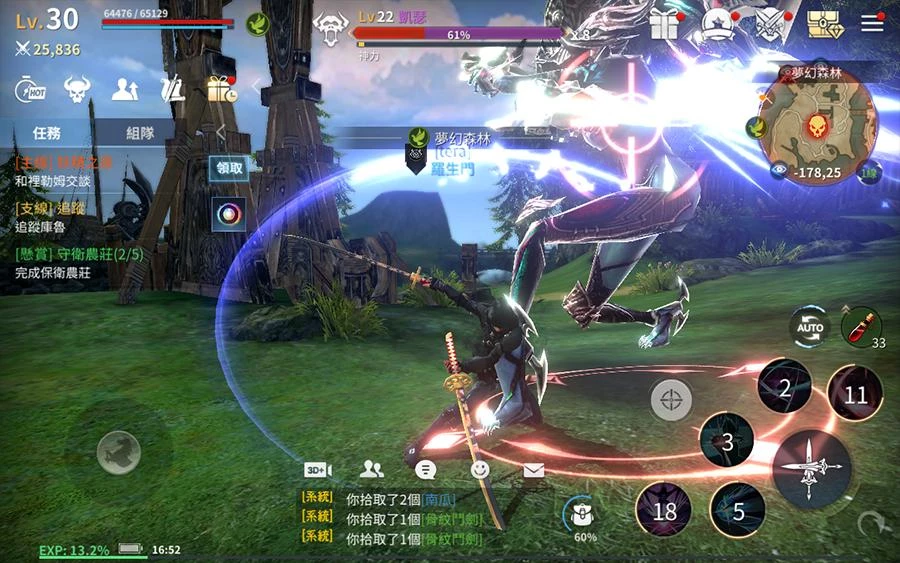Screen dimensions: 900x563
Task: Open the white gift box icon
Action: [664, 24]
